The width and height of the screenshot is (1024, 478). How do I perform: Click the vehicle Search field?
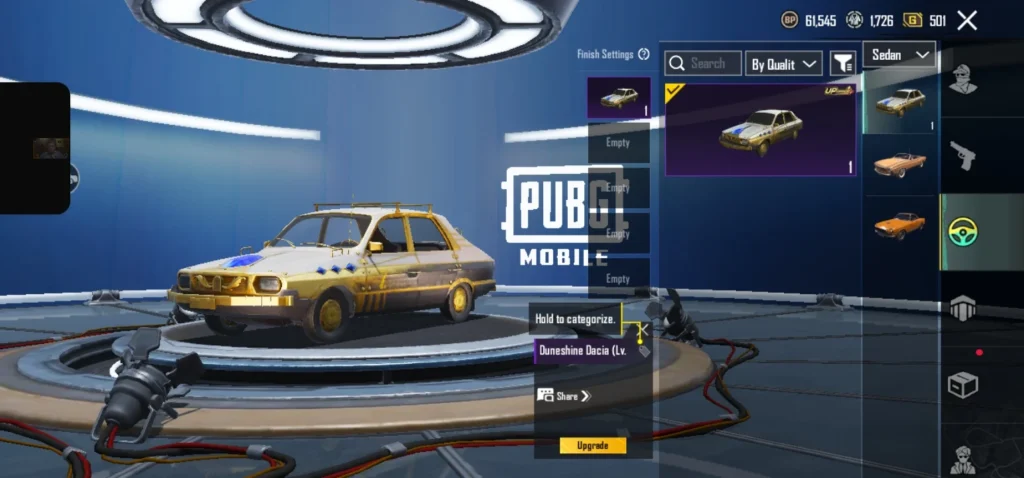(704, 64)
